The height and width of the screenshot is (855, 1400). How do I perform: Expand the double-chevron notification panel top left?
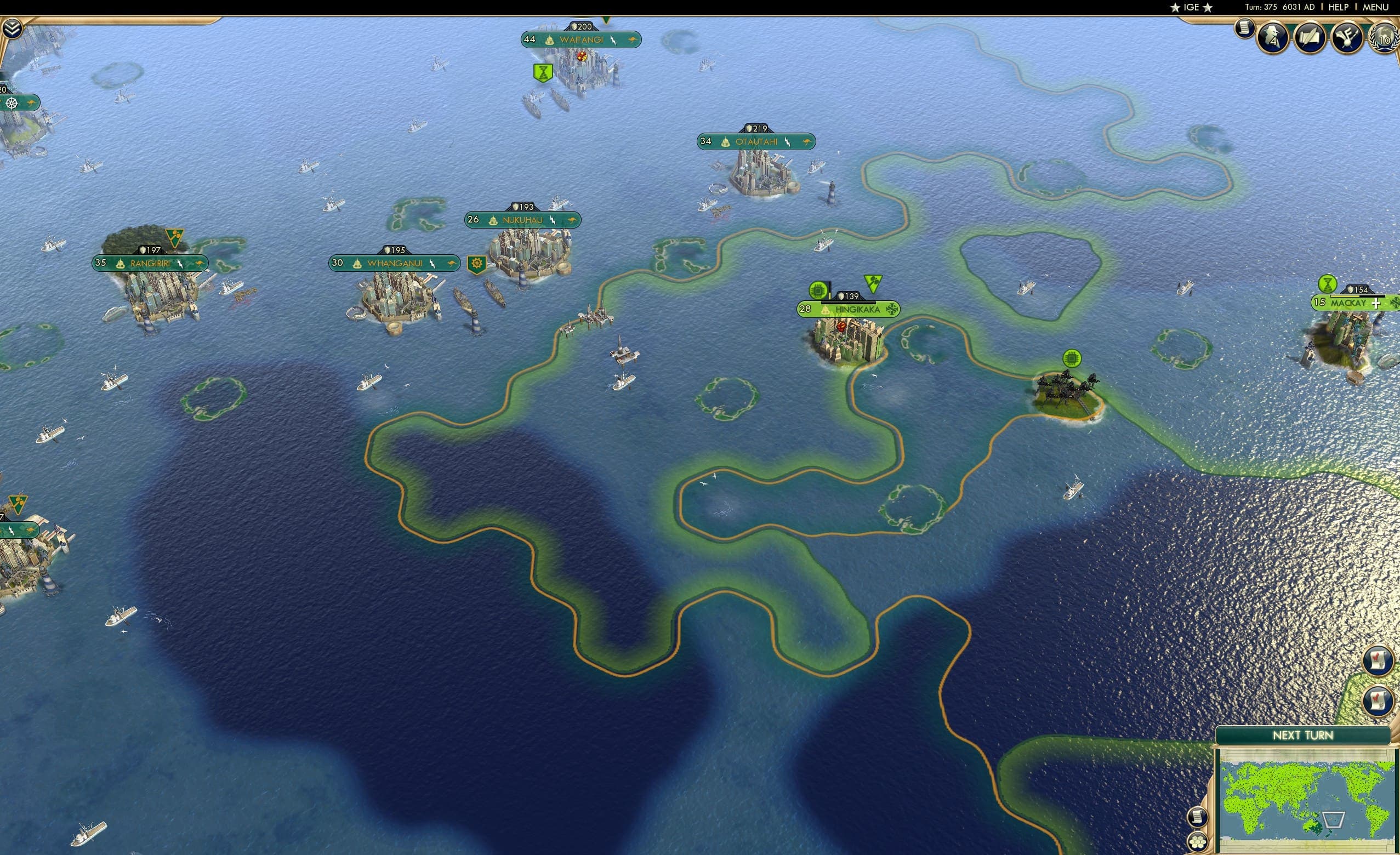click(13, 27)
